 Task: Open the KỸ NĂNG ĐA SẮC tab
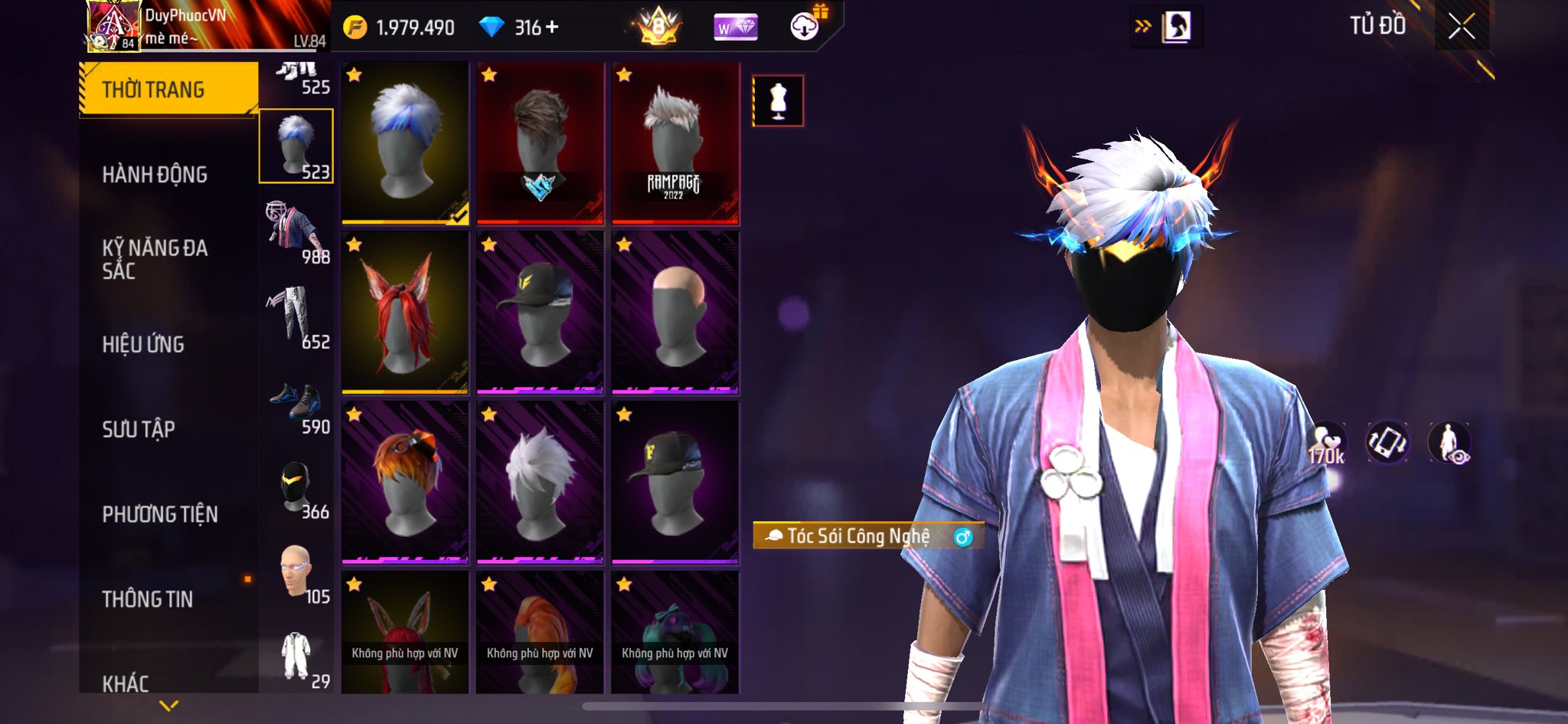pos(155,259)
